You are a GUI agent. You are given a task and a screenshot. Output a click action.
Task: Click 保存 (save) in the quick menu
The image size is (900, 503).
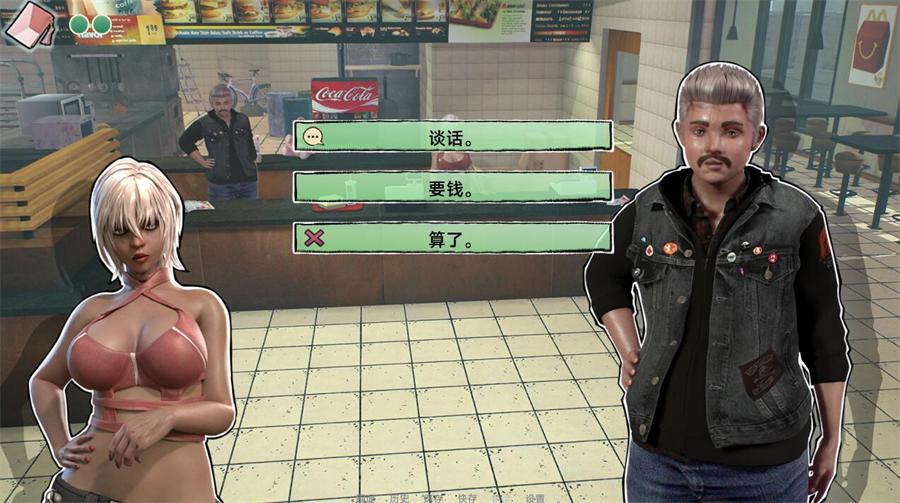click(x=432, y=497)
